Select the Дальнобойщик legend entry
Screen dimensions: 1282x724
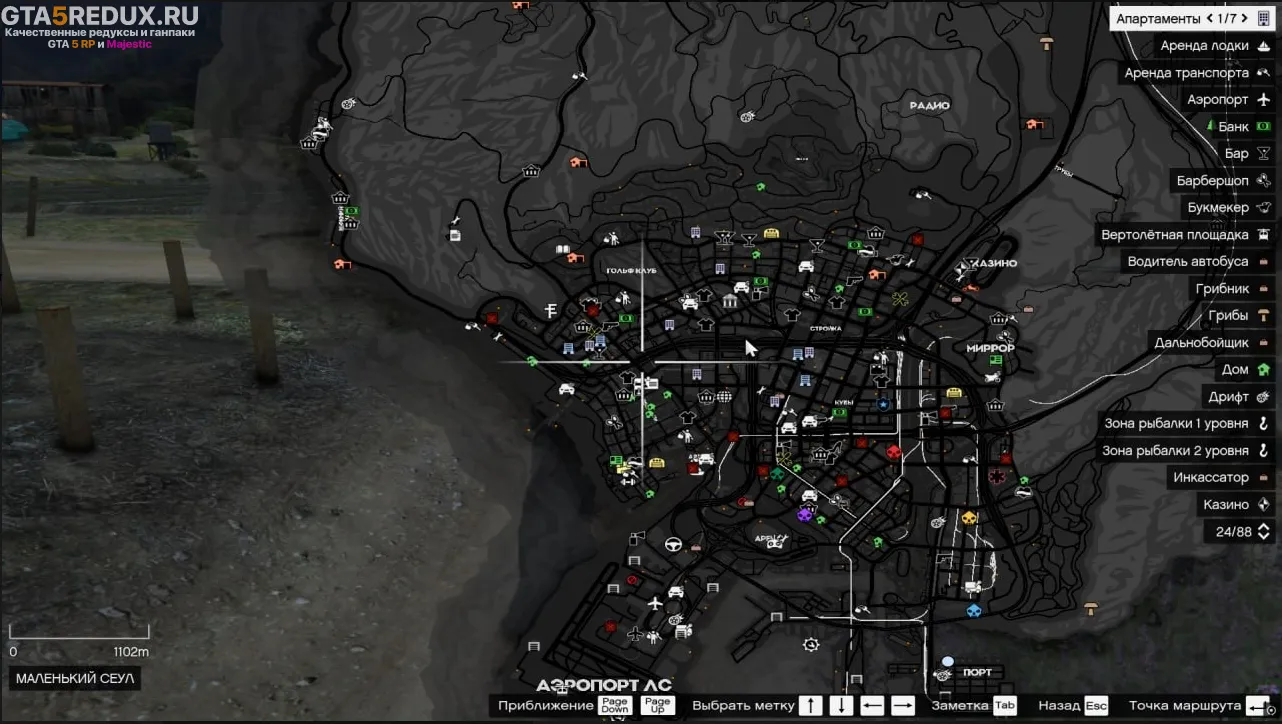(1201, 343)
